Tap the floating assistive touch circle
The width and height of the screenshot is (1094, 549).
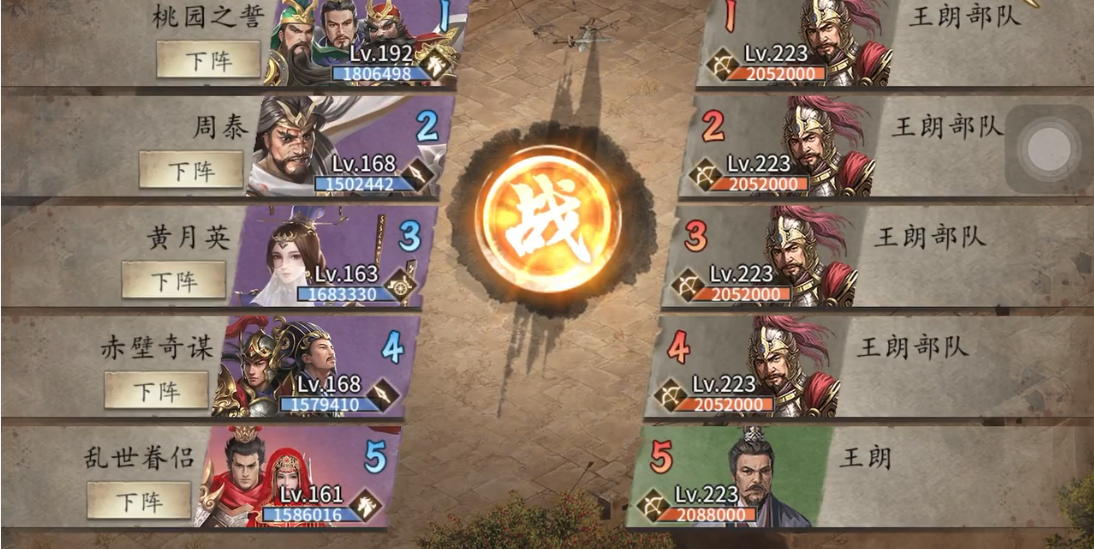(x=1050, y=148)
